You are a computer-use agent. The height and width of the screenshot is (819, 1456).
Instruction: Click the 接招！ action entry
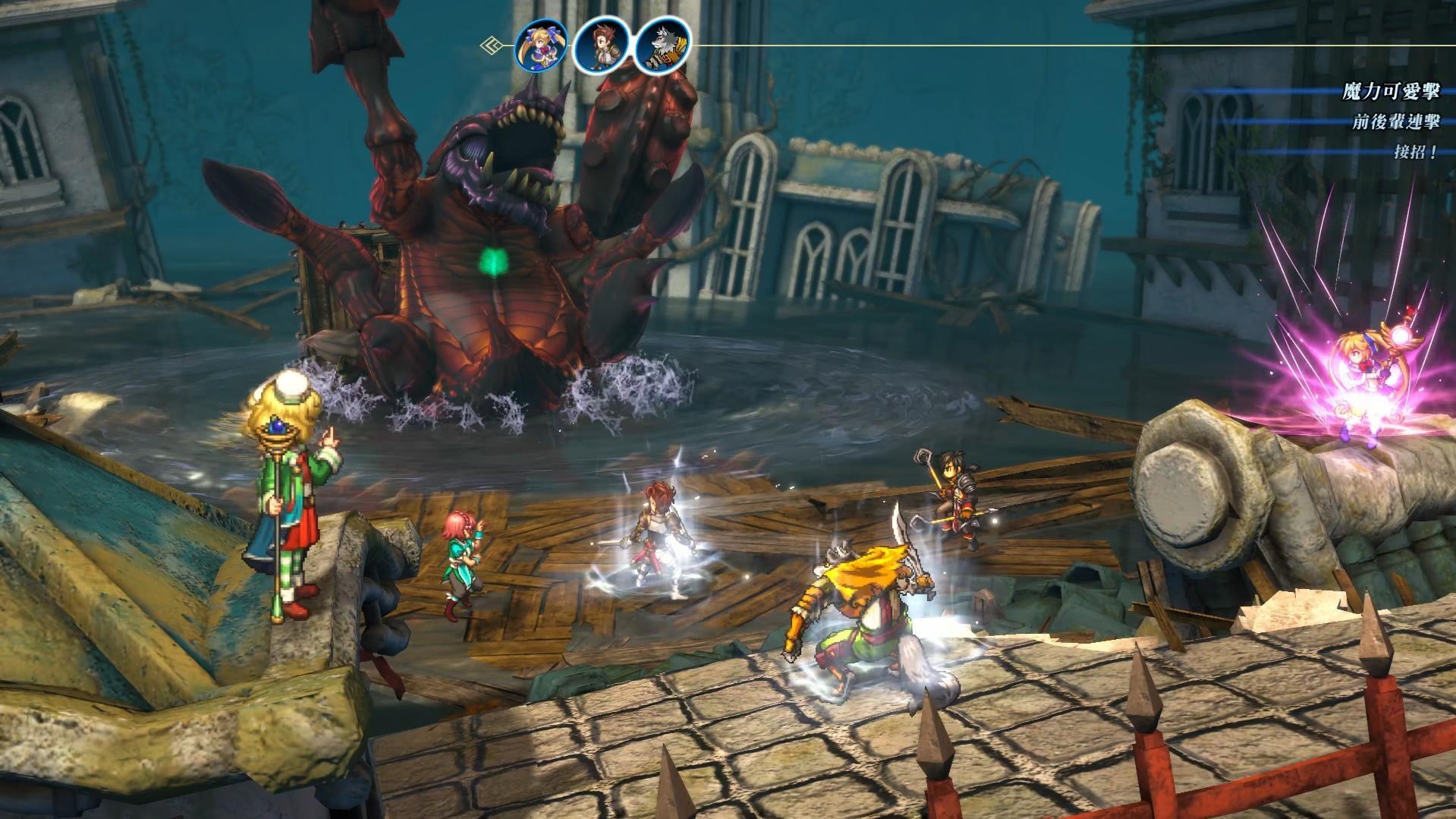1415,152
